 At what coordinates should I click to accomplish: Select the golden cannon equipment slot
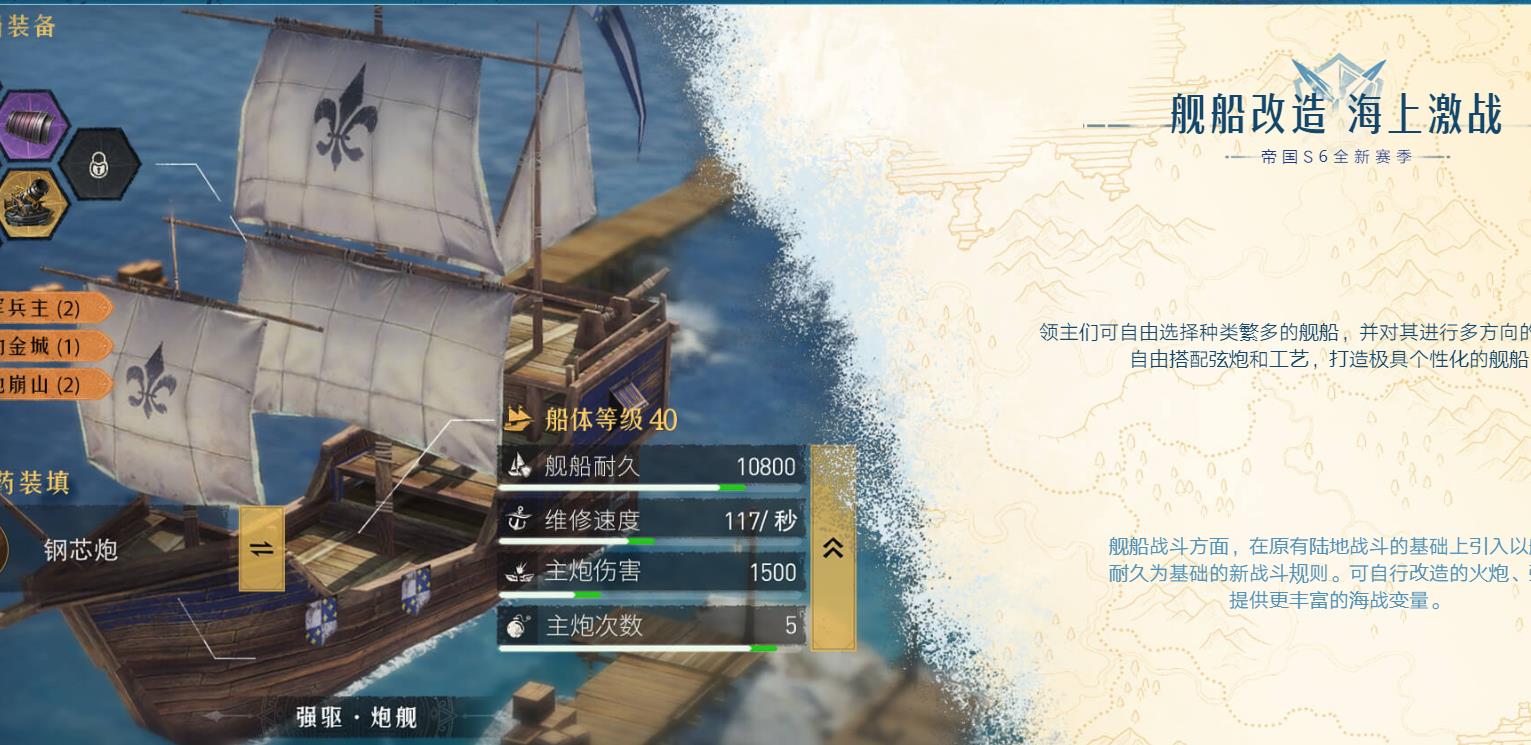pos(32,202)
